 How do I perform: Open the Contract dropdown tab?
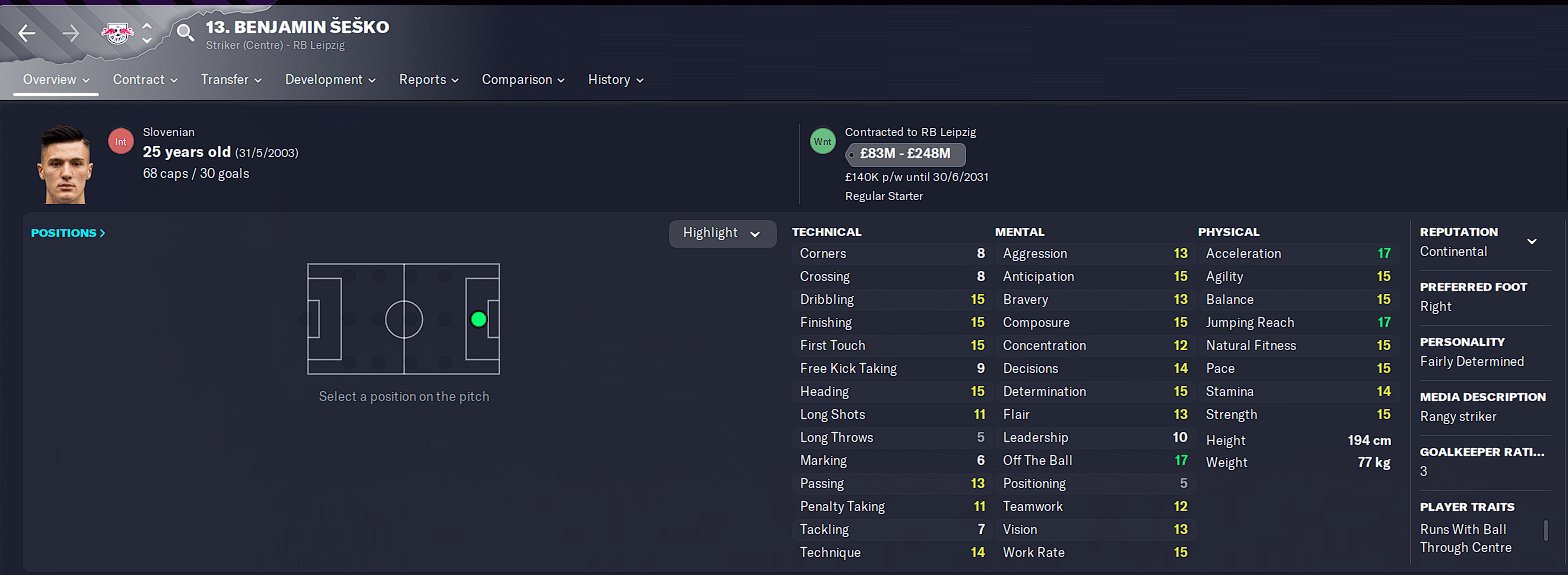145,79
